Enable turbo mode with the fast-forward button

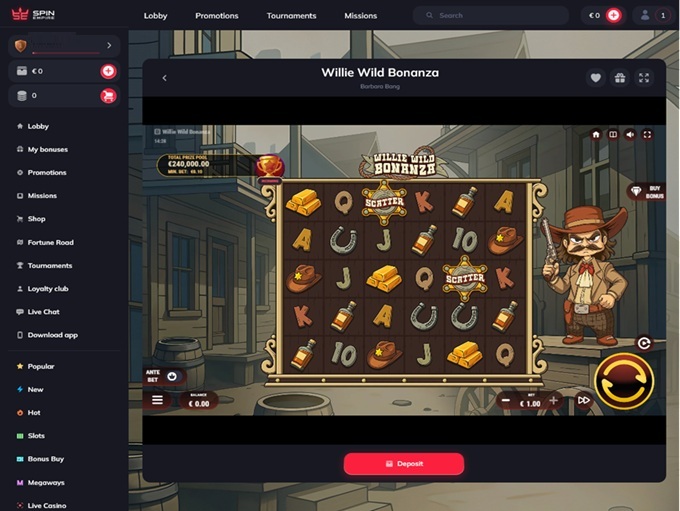[x=584, y=401]
